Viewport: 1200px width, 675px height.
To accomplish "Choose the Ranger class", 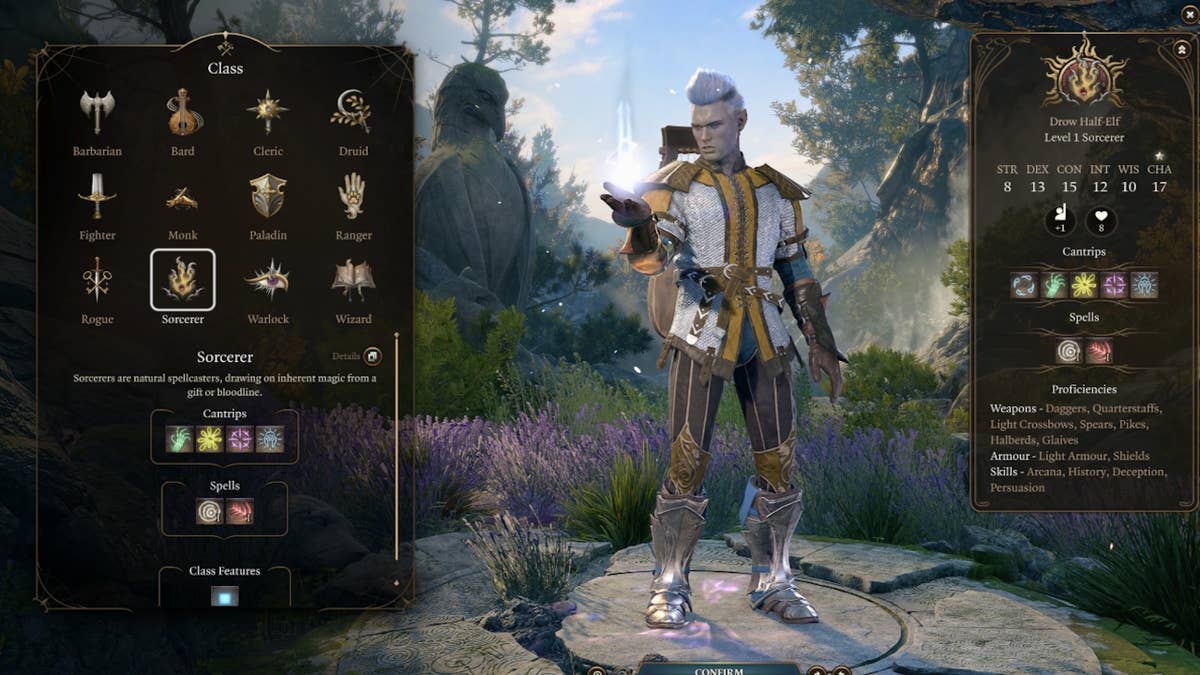I will click(x=352, y=197).
